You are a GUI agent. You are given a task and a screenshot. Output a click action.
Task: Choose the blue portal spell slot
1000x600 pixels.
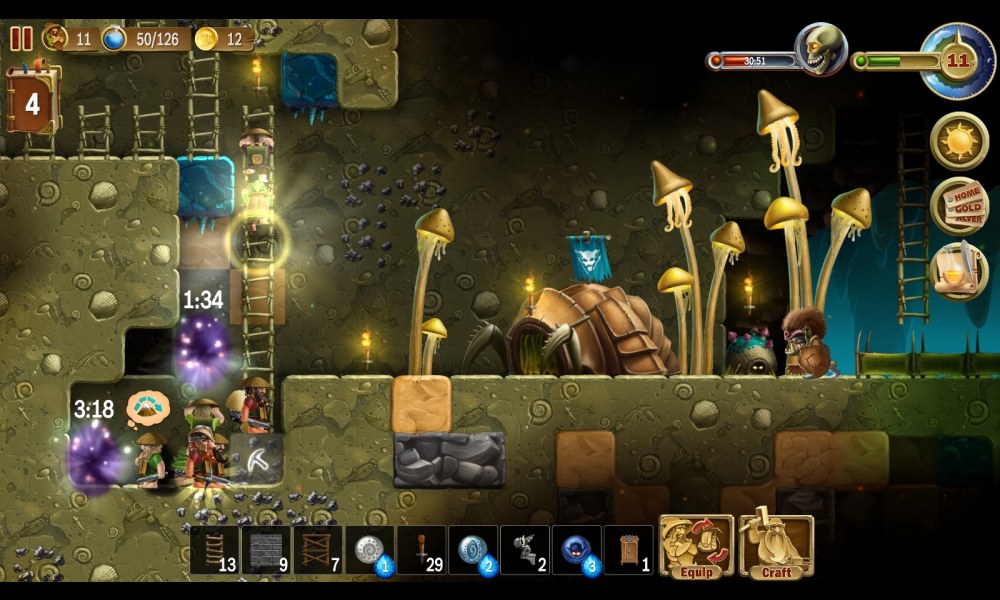coord(474,550)
